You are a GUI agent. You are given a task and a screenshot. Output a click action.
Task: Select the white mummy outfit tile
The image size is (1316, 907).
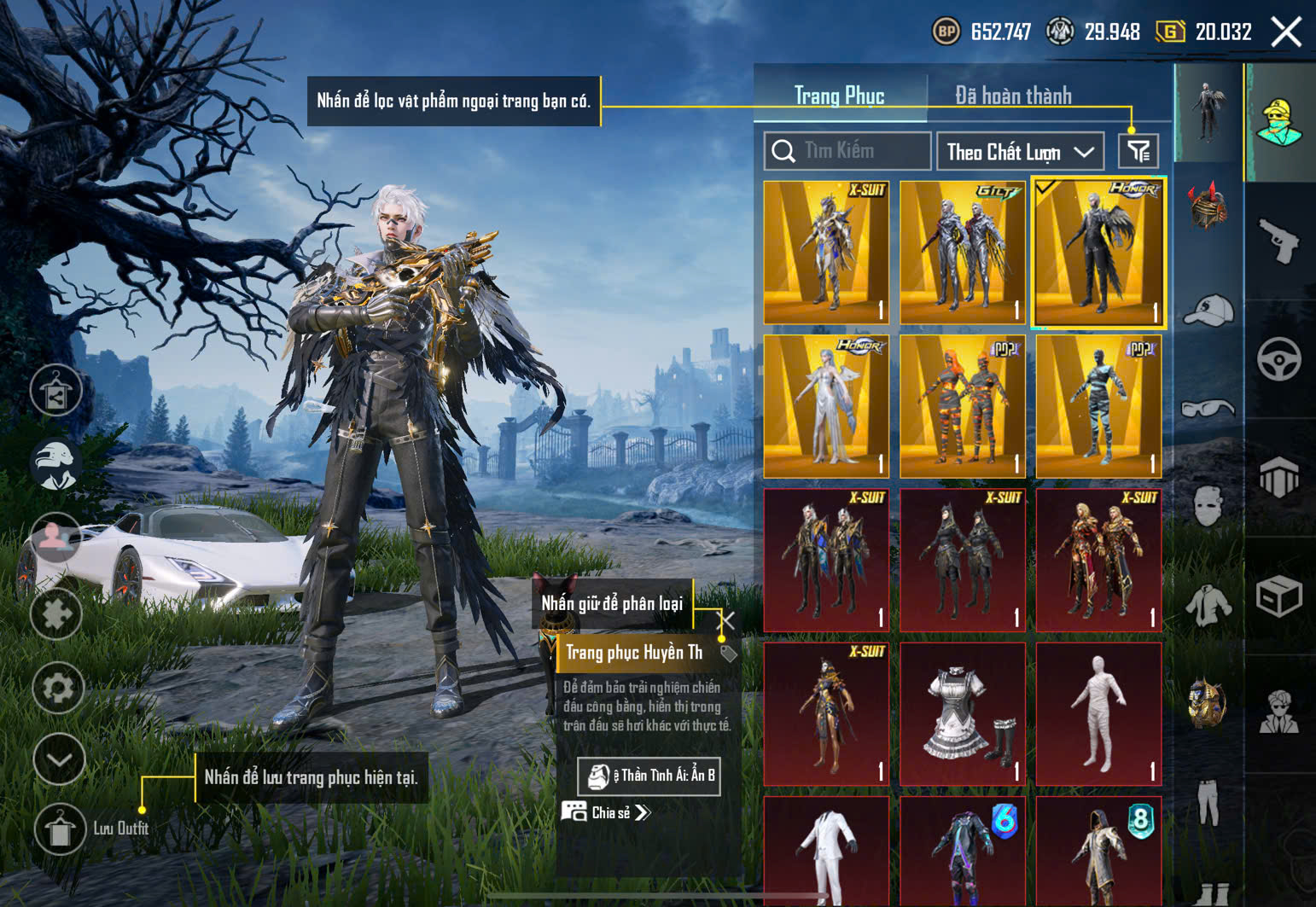pyautogui.click(x=1098, y=713)
